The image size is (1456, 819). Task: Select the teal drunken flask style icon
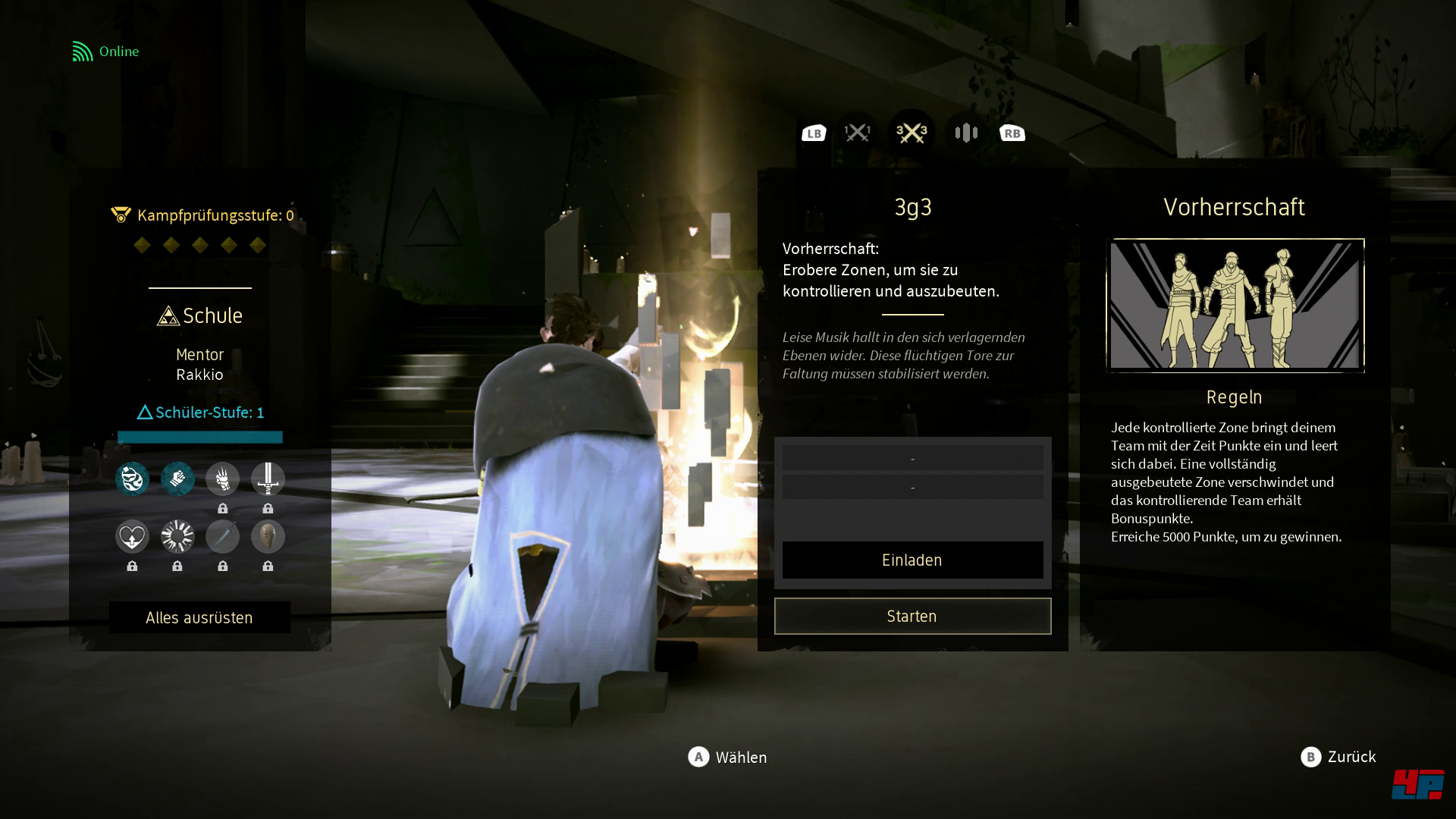pos(132,479)
